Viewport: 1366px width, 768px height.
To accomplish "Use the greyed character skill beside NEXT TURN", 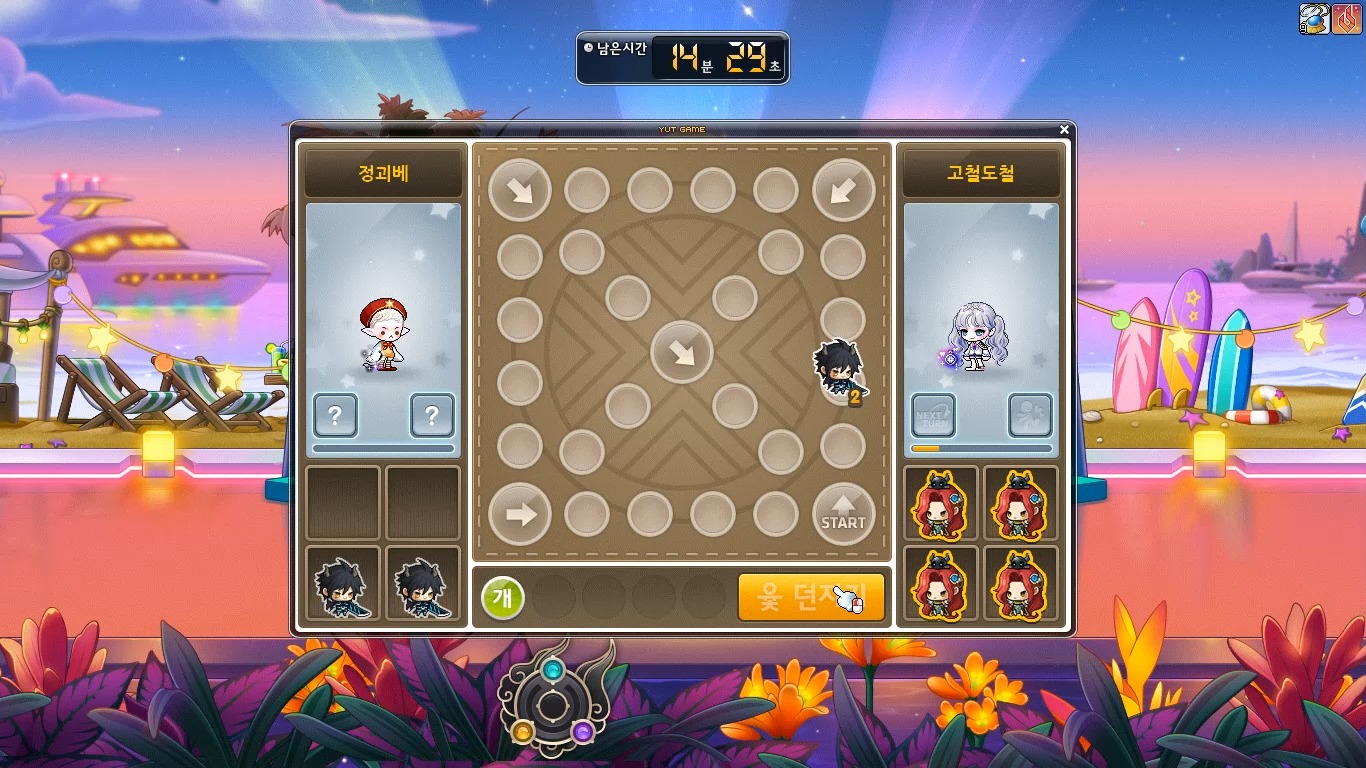I will (1030, 415).
